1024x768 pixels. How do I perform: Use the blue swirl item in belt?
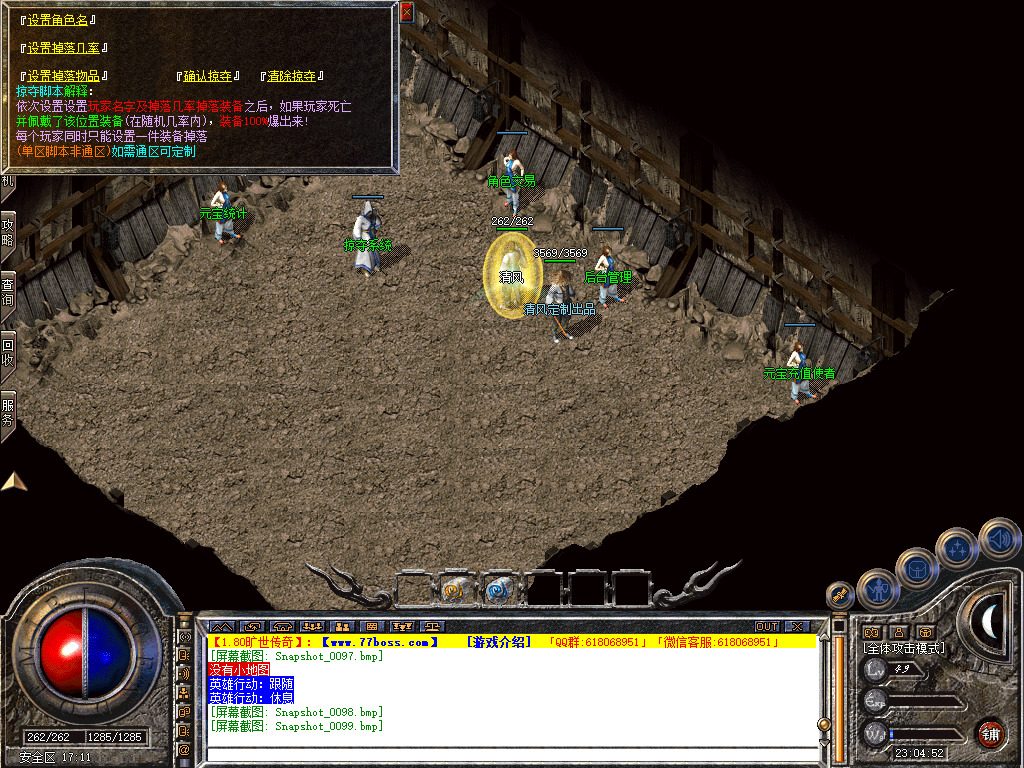497,589
